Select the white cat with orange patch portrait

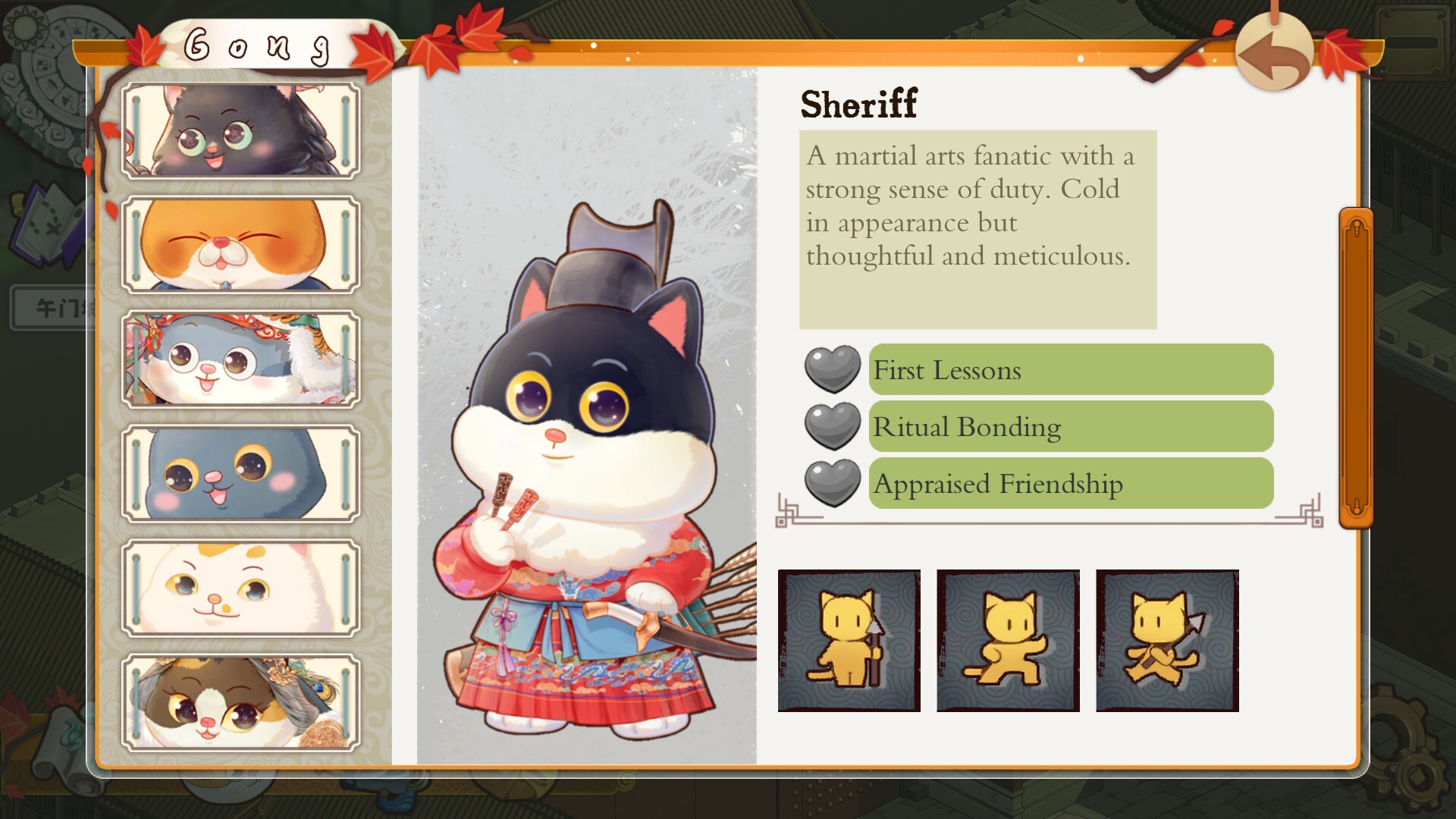click(x=240, y=588)
